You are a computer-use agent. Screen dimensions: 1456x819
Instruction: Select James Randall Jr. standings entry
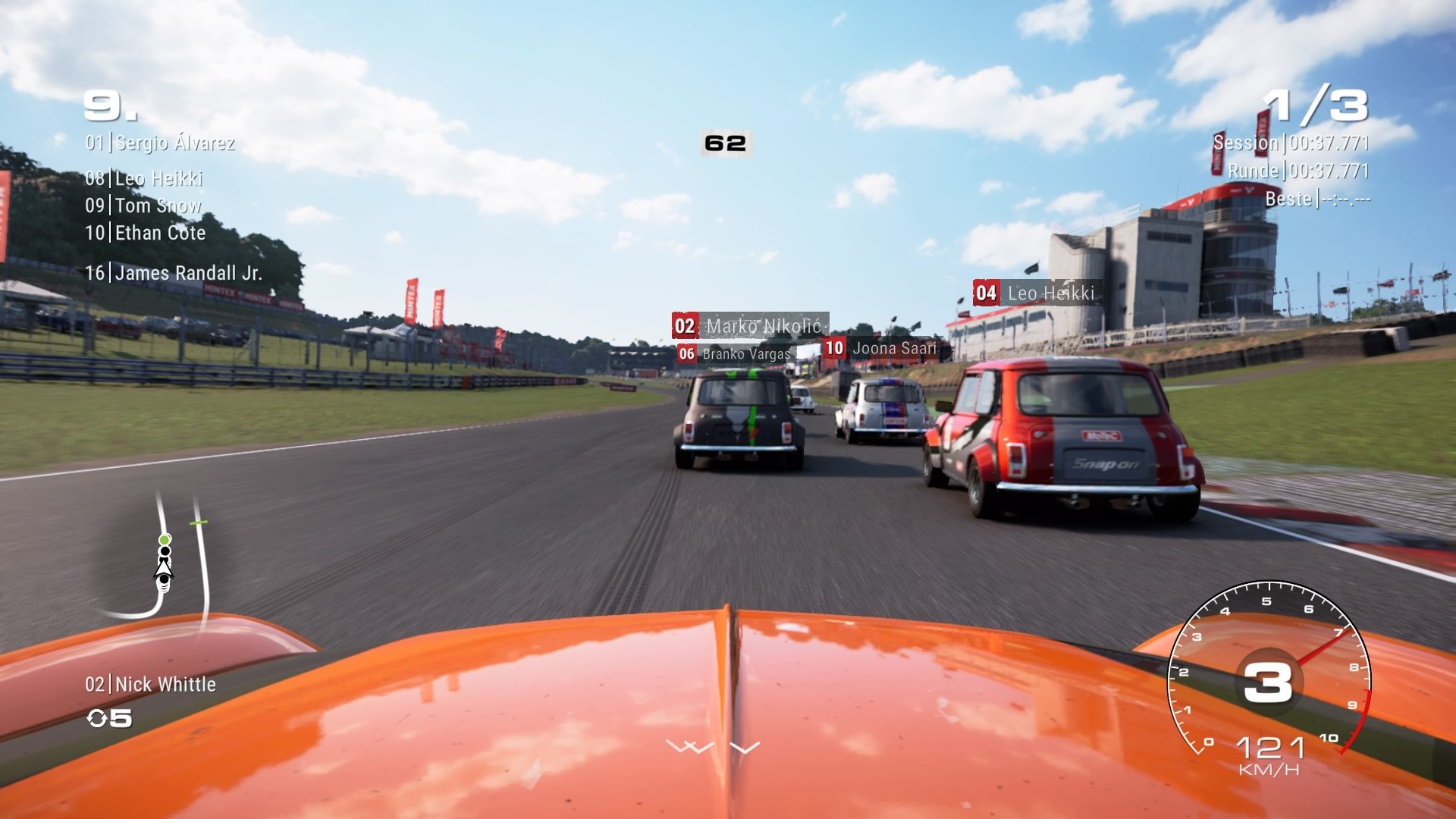pyautogui.click(x=174, y=273)
